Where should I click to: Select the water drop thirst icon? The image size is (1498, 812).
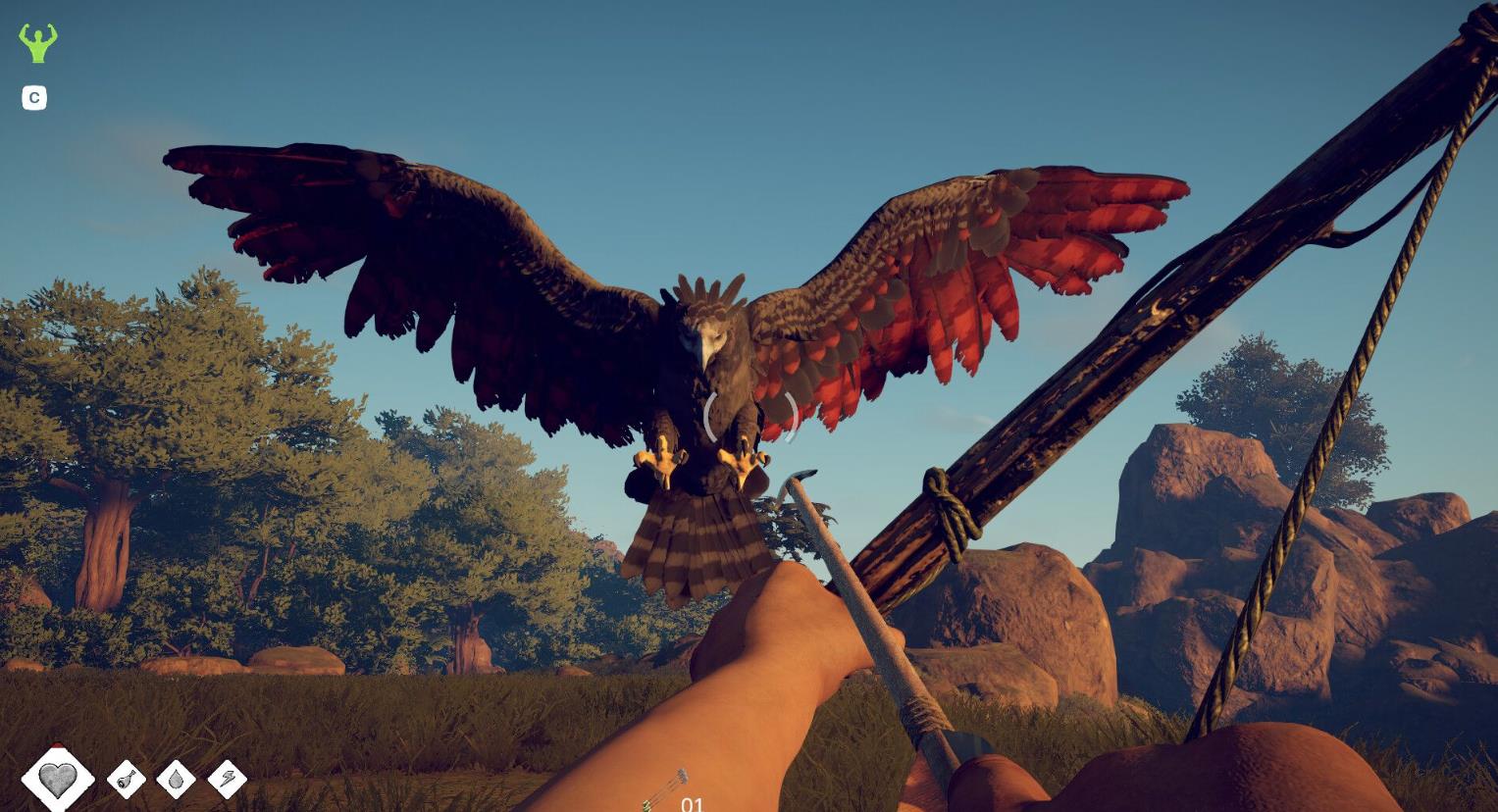[x=177, y=780]
